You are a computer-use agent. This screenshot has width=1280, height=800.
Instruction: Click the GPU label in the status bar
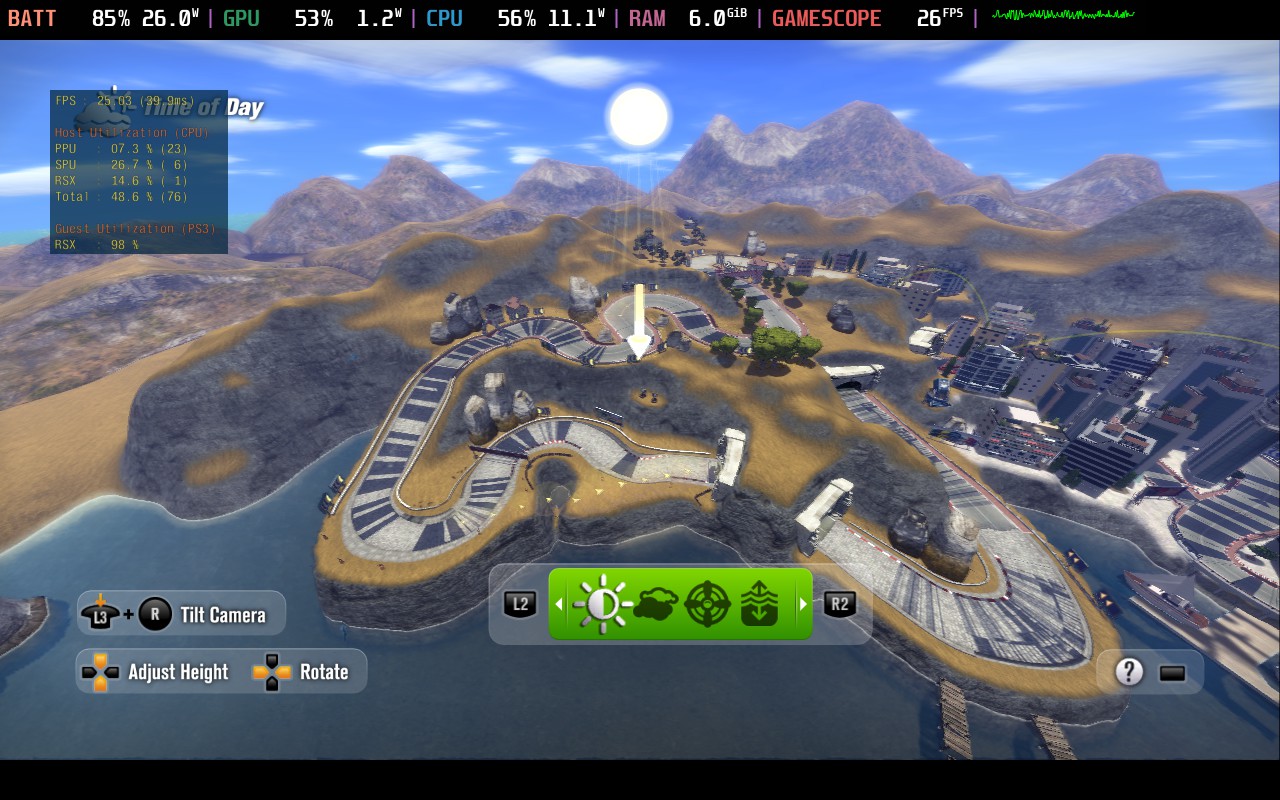coord(240,17)
